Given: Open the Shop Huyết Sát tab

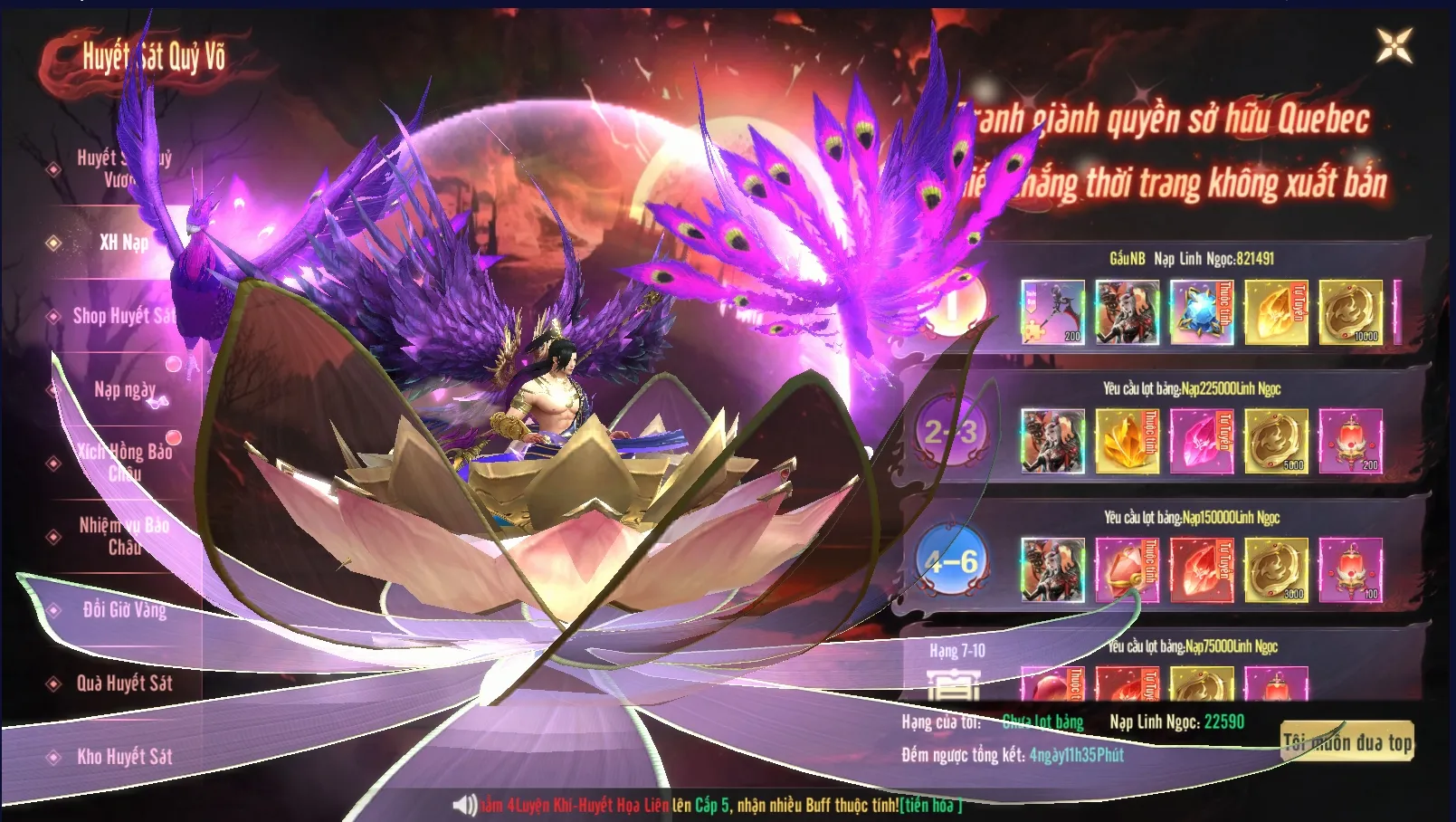Looking at the screenshot, I should [x=123, y=316].
